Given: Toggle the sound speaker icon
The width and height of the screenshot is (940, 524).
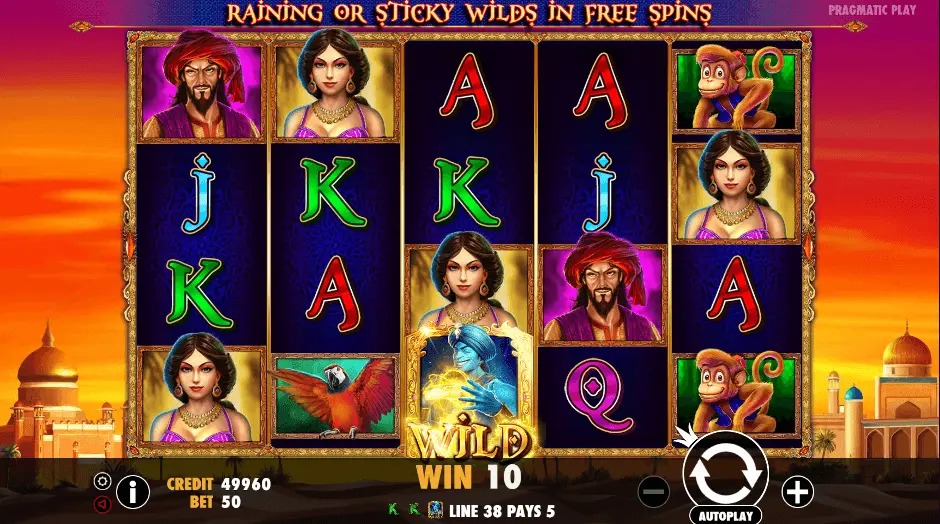Looking at the screenshot, I should coord(102,504).
